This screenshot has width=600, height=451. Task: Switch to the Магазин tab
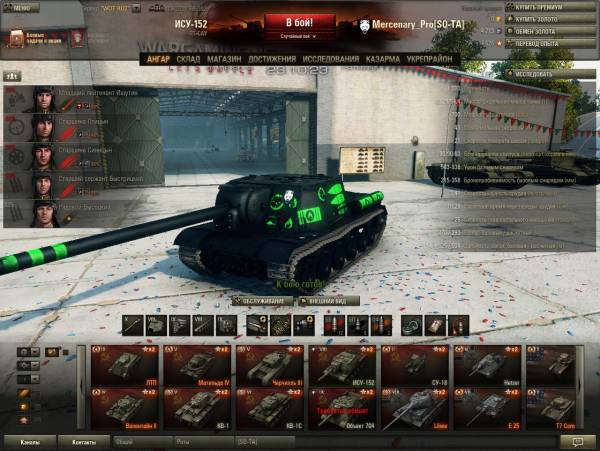225,59
